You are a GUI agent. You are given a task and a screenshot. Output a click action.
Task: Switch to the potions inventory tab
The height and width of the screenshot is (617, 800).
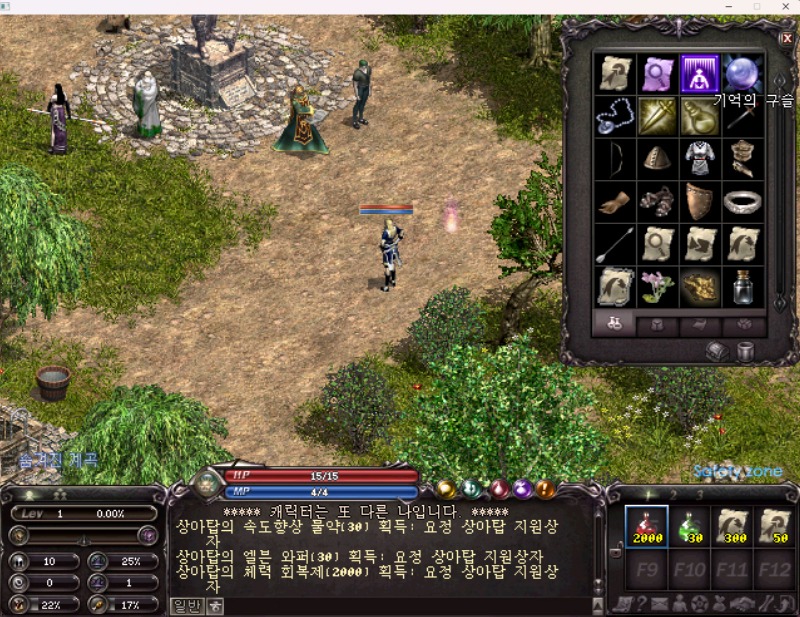tap(615, 325)
